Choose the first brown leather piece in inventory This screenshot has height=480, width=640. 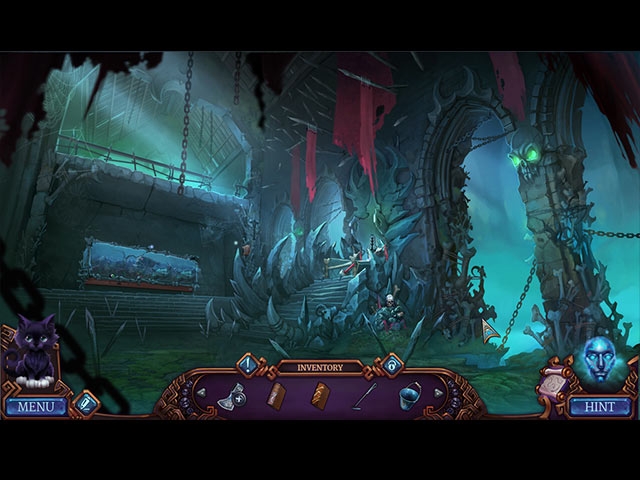[277, 396]
